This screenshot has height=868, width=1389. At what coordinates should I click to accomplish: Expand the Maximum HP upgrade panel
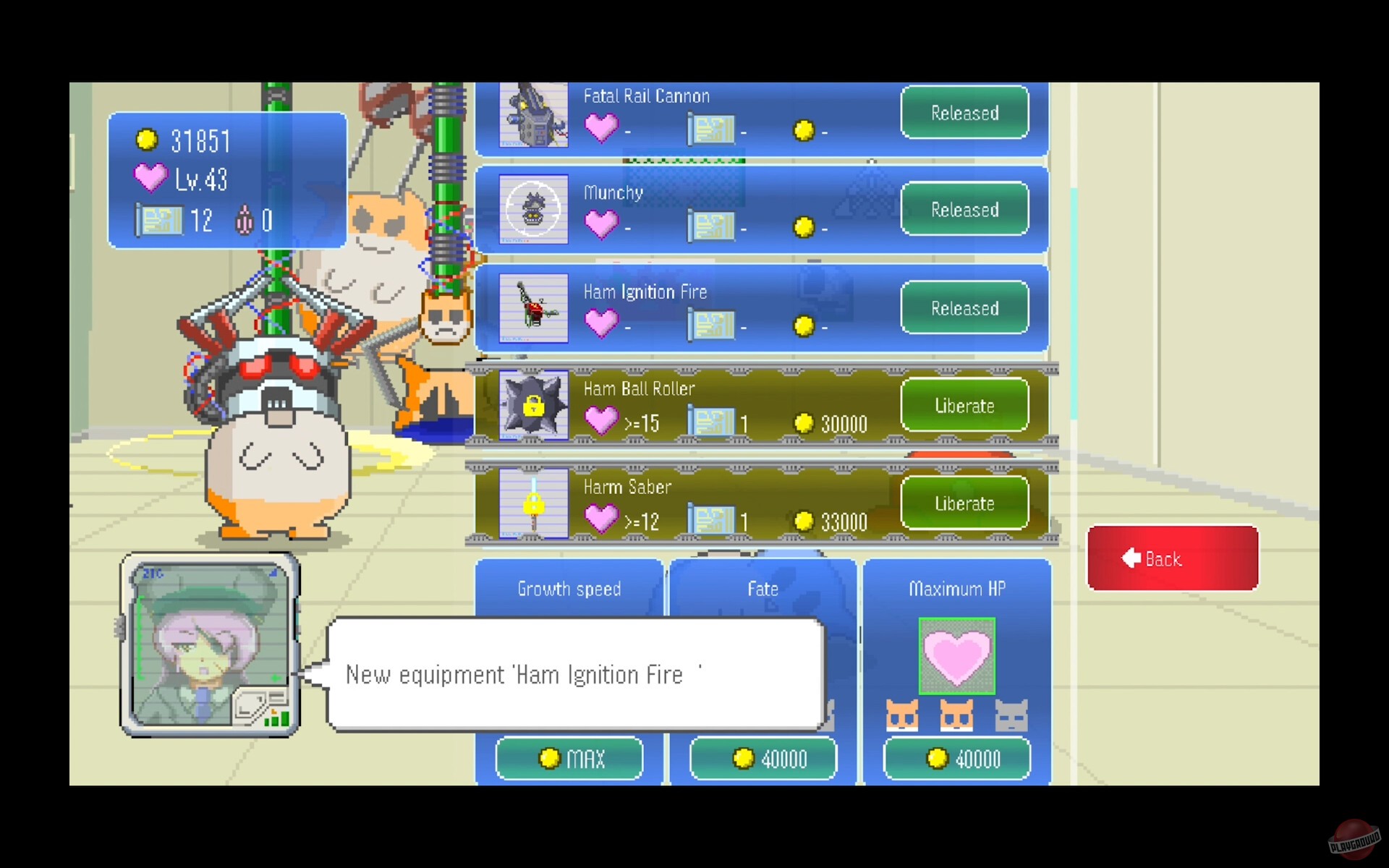956,589
